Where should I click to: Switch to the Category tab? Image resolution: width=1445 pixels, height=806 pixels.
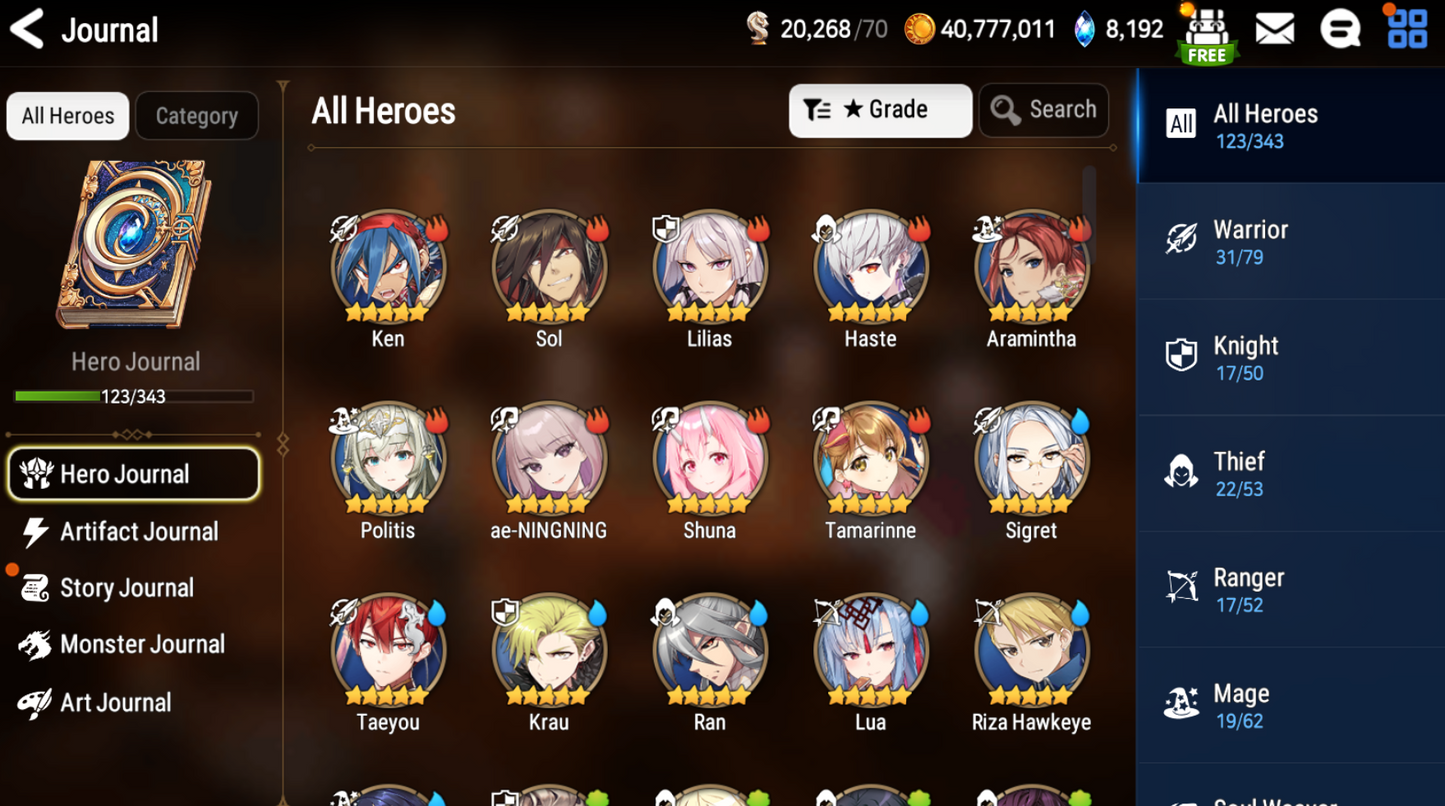[197, 116]
